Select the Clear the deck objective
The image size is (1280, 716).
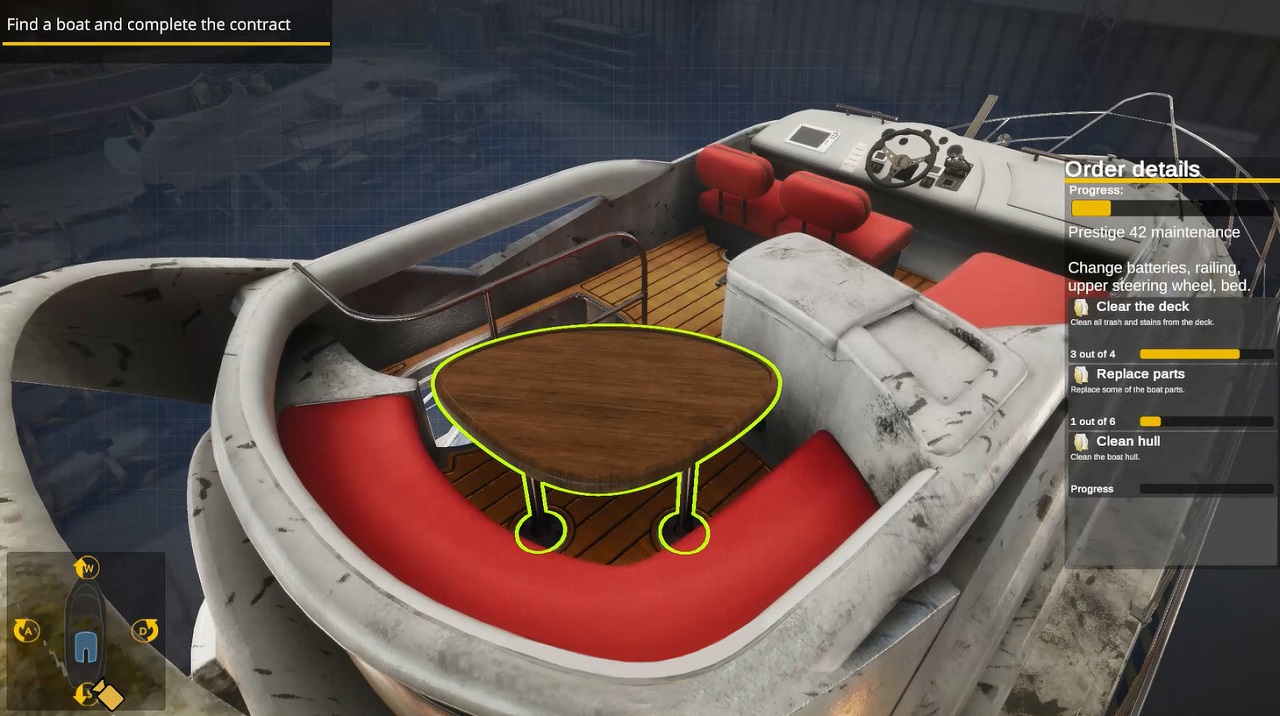1142,307
